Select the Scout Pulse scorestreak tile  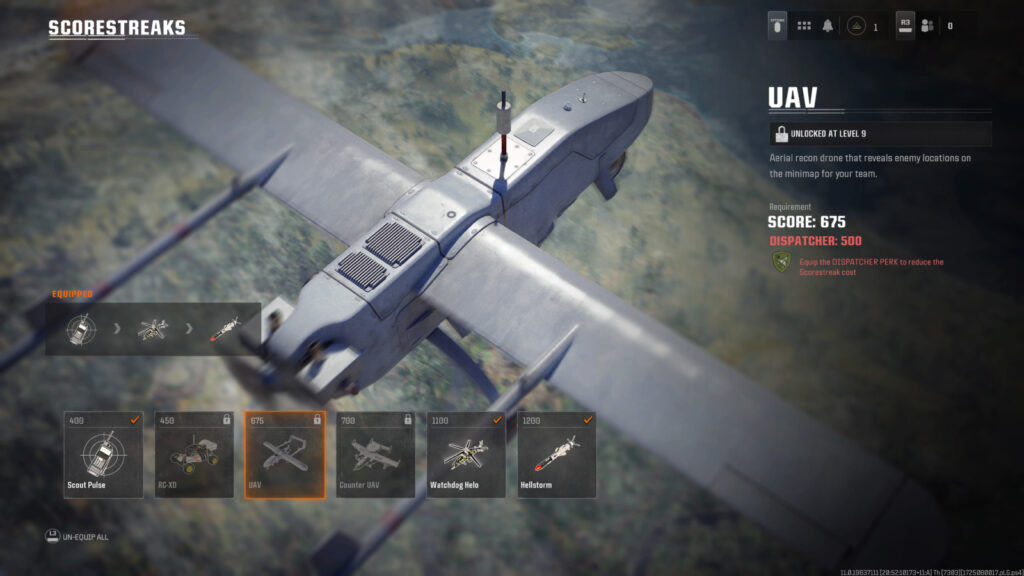(x=103, y=455)
